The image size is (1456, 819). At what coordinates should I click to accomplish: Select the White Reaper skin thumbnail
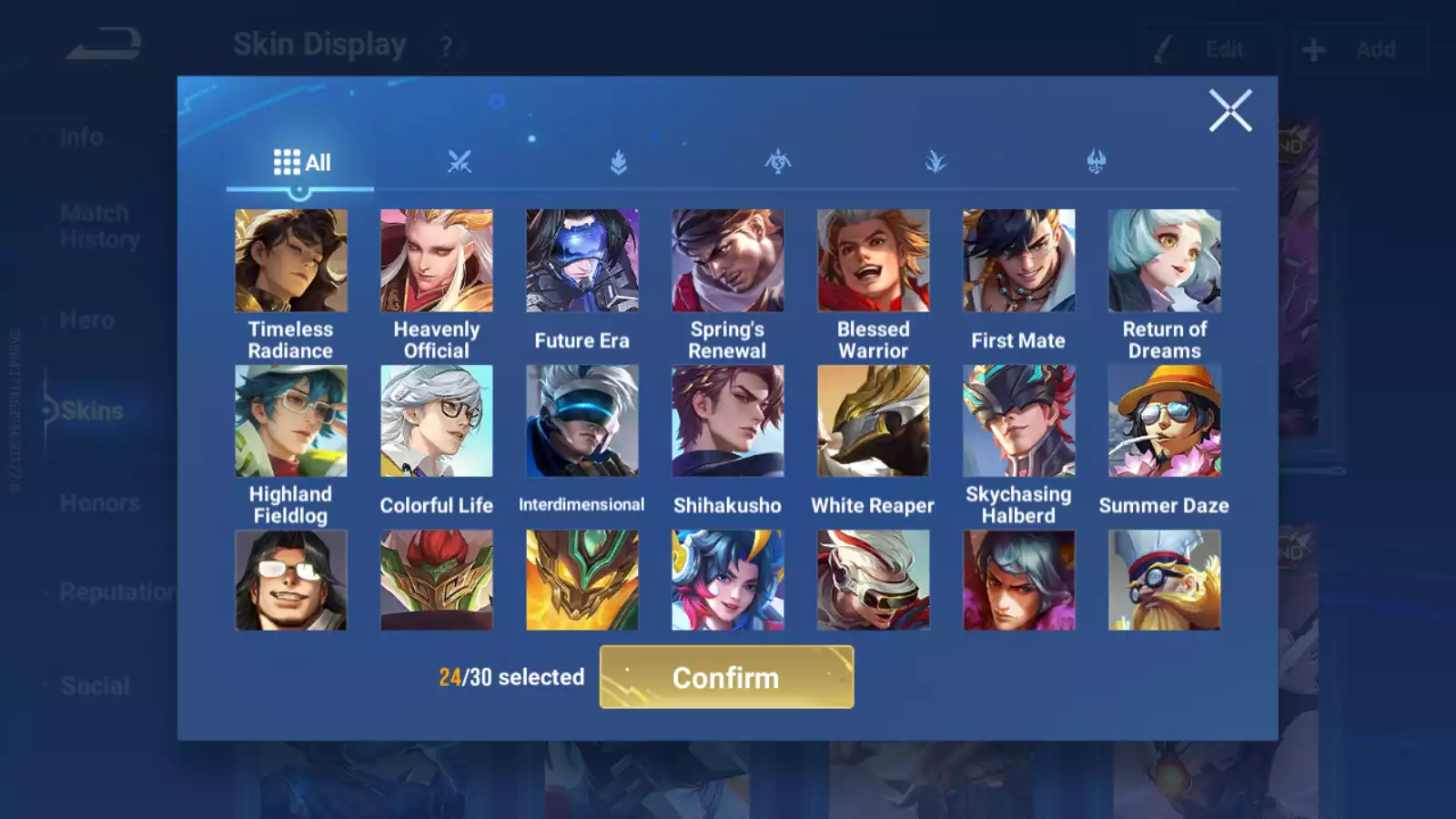pyautogui.click(x=874, y=419)
